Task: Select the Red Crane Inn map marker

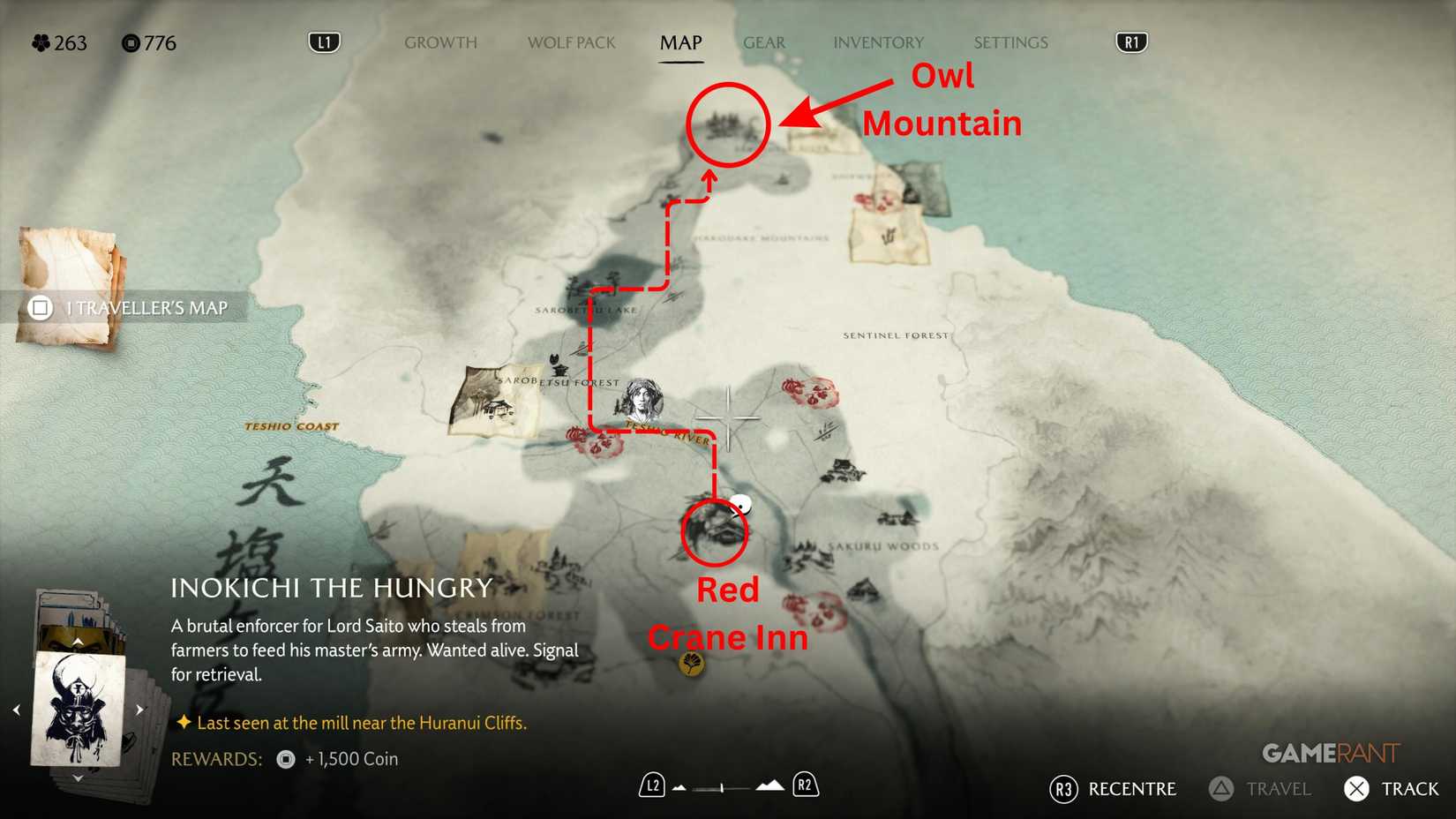Action: click(715, 530)
